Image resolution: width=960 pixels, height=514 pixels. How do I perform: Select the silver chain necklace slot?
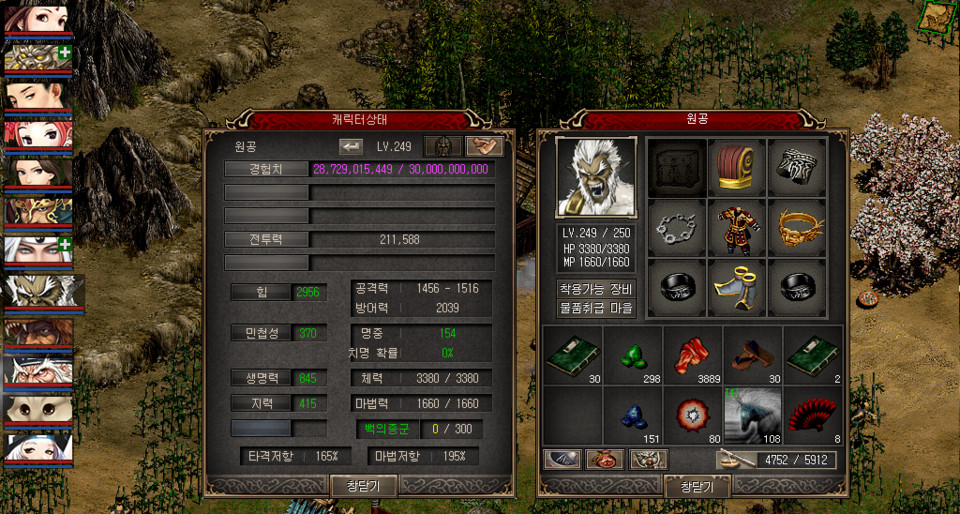coord(676,228)
